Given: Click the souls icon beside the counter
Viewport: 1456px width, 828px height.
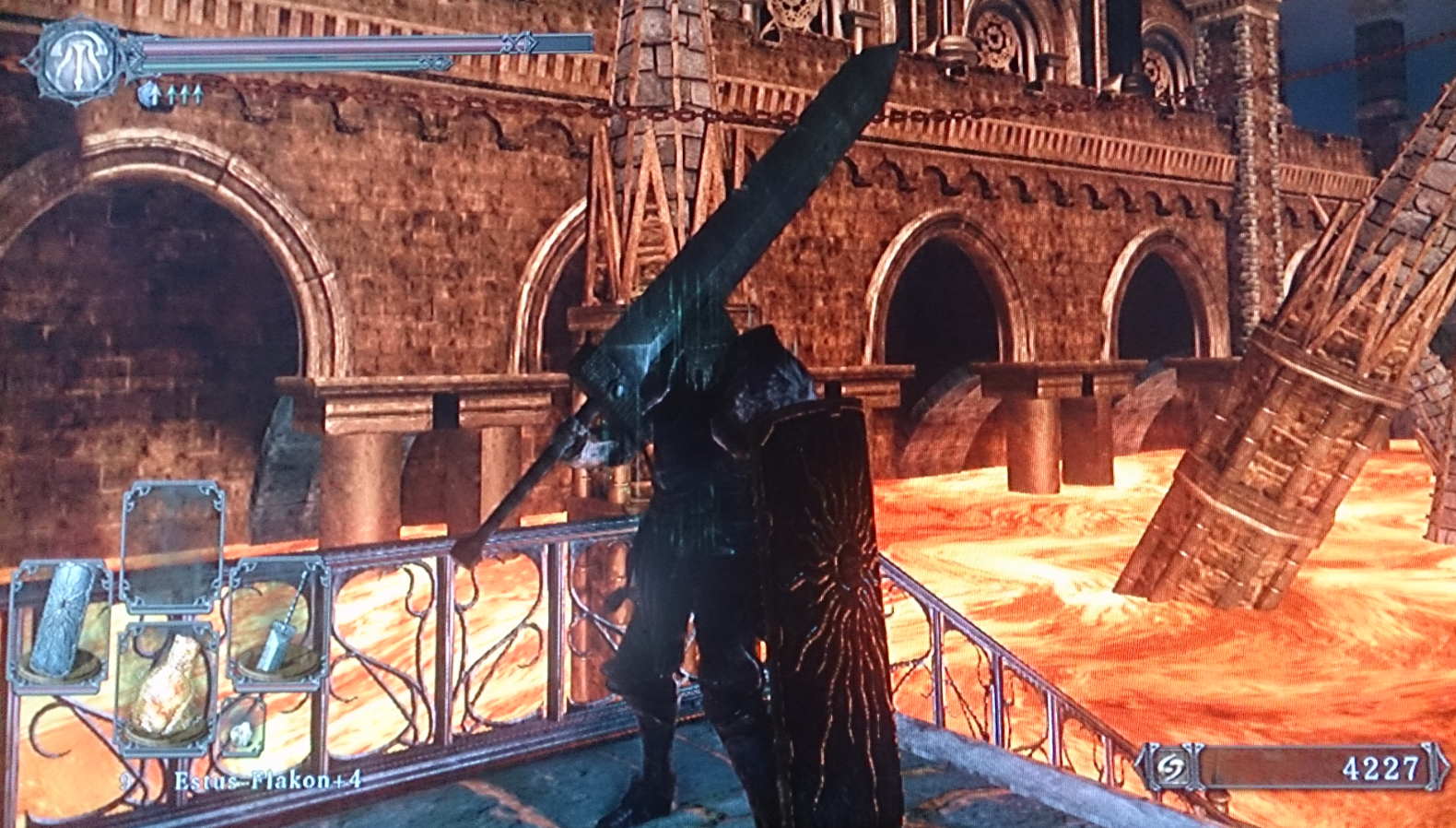Looking at the screenshot, I should pyautogui.click(x=1170, y=767).
